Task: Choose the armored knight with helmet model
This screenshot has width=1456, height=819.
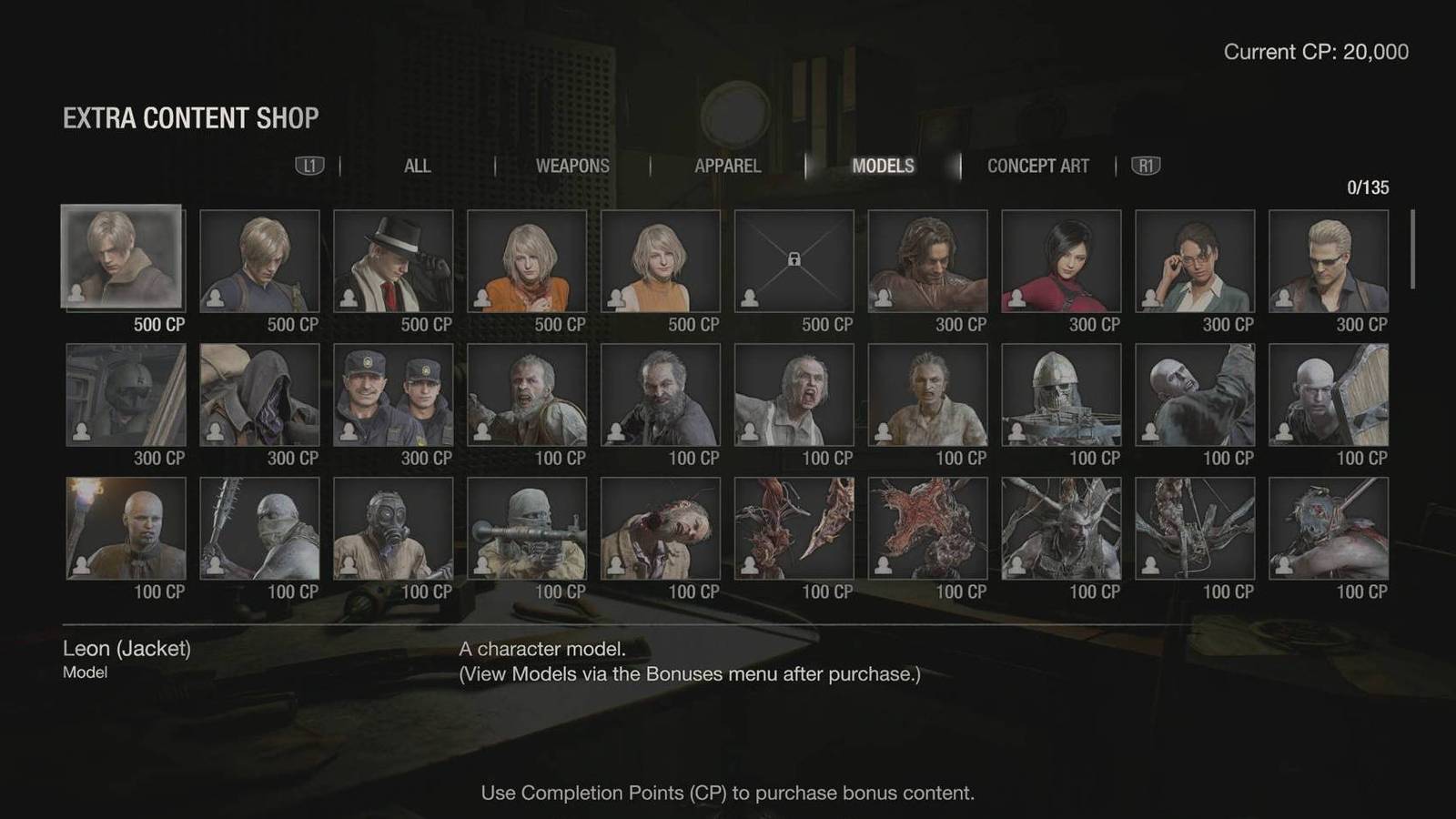Action: click(1061, 395)
